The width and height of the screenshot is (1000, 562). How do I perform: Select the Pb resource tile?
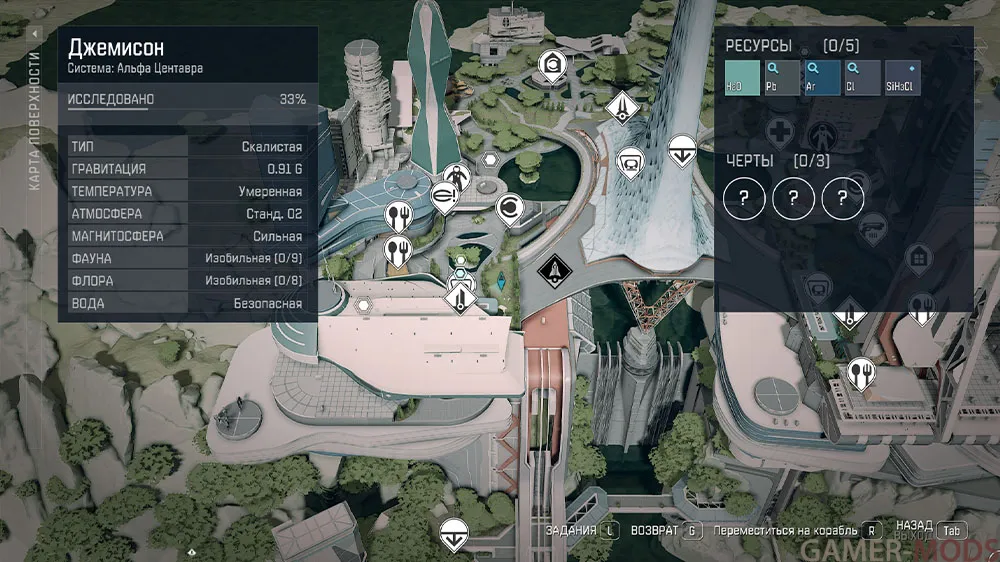(783, 77)
